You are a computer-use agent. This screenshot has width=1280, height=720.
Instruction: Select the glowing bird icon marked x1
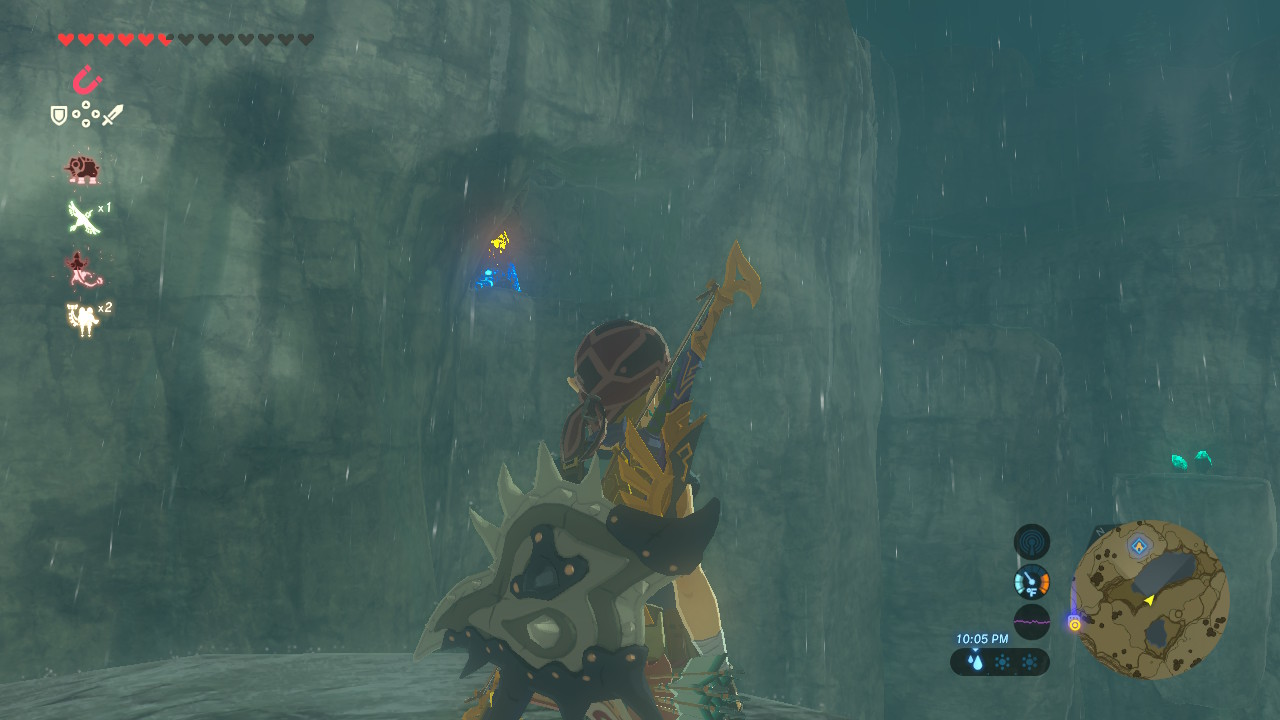83,216
